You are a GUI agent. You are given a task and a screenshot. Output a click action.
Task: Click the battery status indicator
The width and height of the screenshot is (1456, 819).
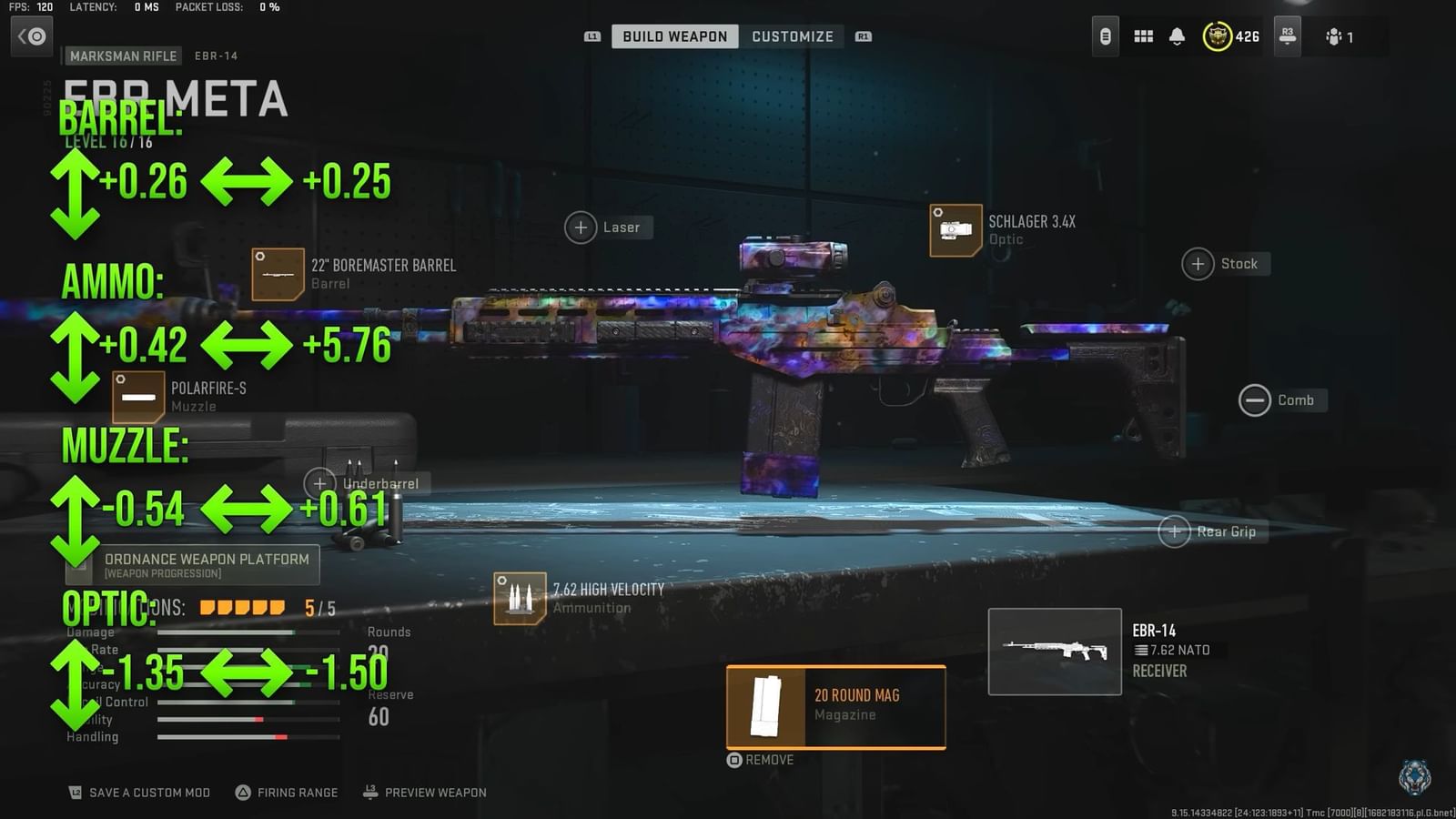point(1105,36)
